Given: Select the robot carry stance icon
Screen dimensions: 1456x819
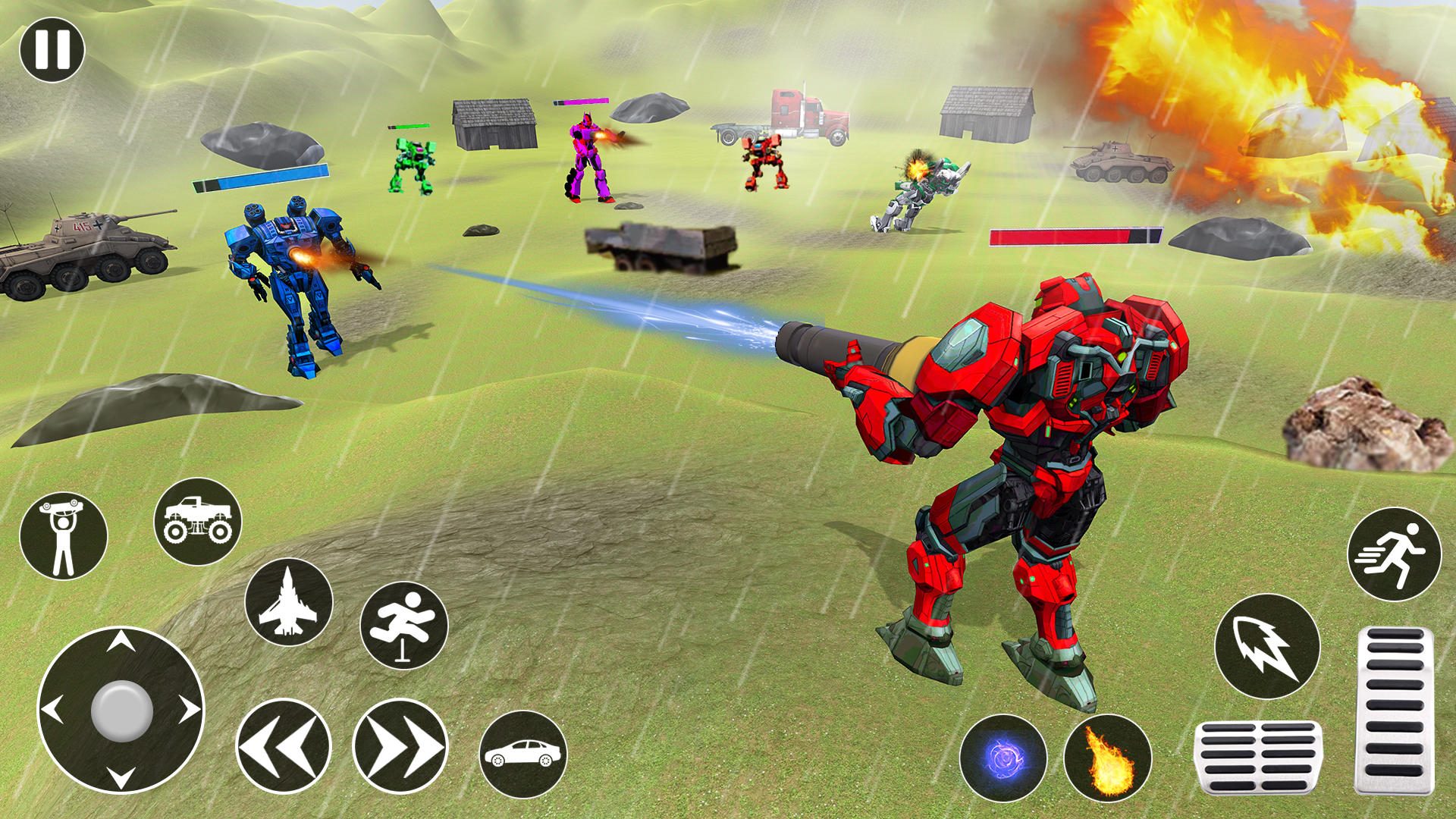Looking at the screenshot, I should coord(65,531).
